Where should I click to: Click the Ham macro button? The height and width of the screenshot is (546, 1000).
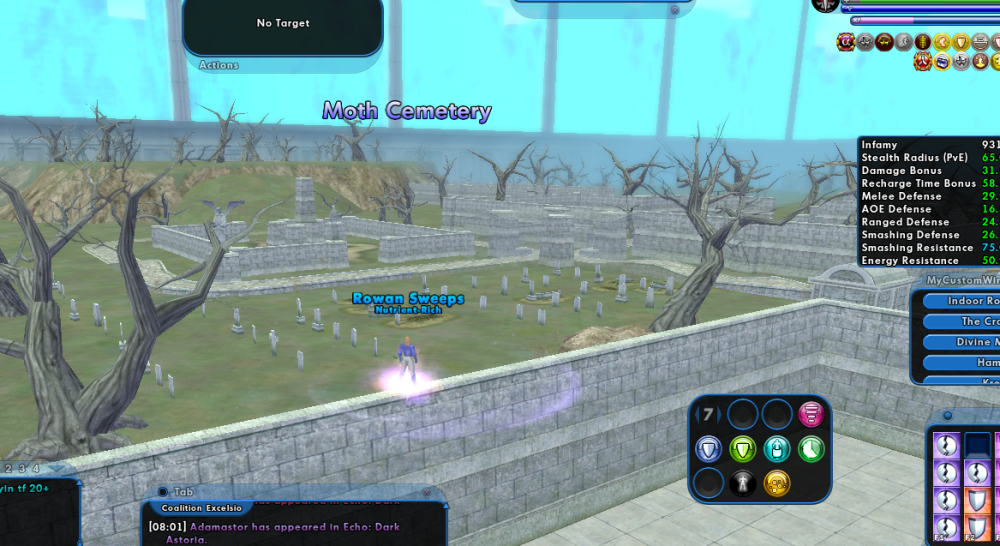pos(960,362)
